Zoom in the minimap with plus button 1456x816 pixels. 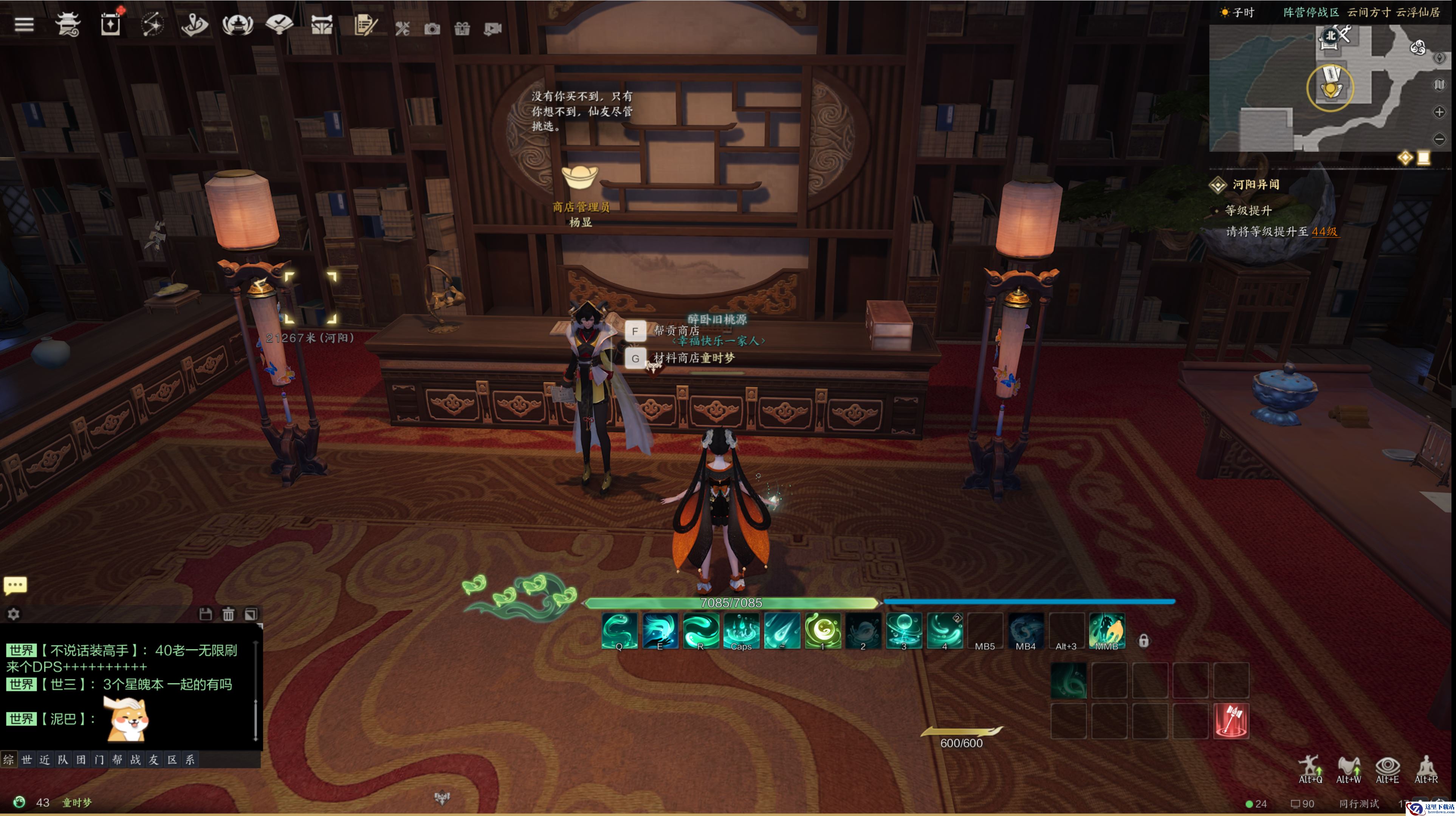1439,112
